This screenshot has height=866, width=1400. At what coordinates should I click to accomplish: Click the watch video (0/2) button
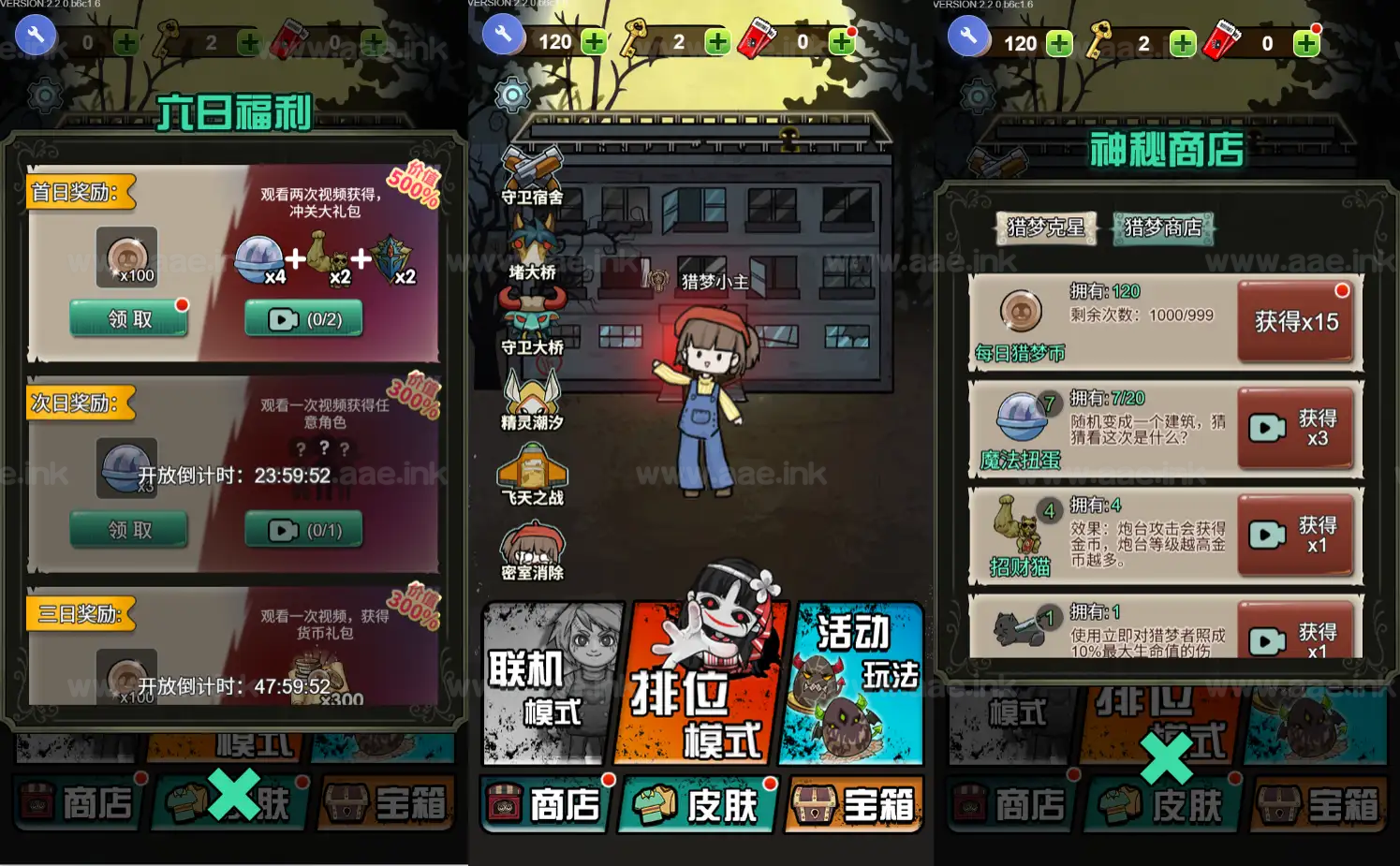click(x=303, y=318)
